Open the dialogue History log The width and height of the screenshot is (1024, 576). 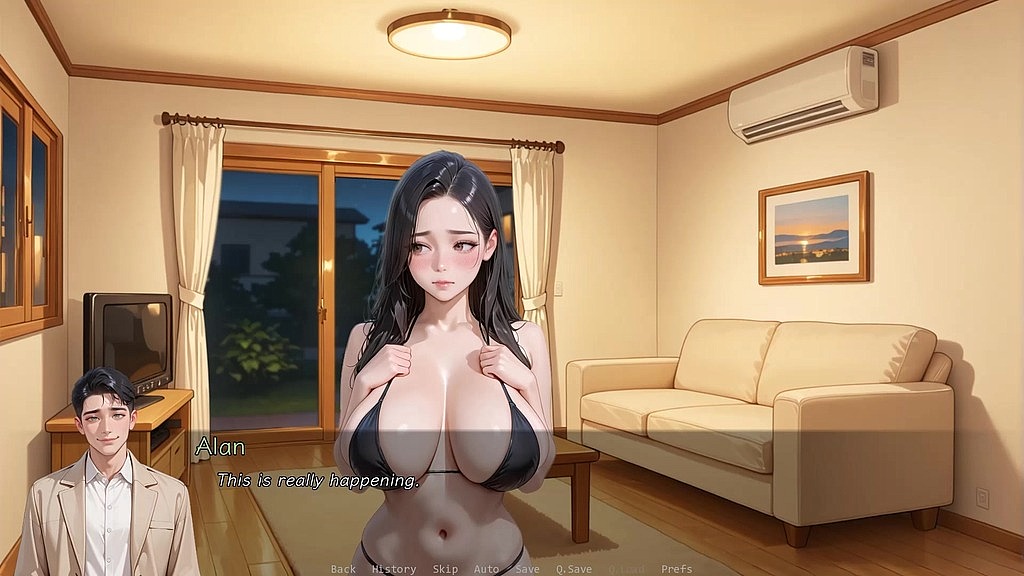pyautogui.click(x=394, y=569)
